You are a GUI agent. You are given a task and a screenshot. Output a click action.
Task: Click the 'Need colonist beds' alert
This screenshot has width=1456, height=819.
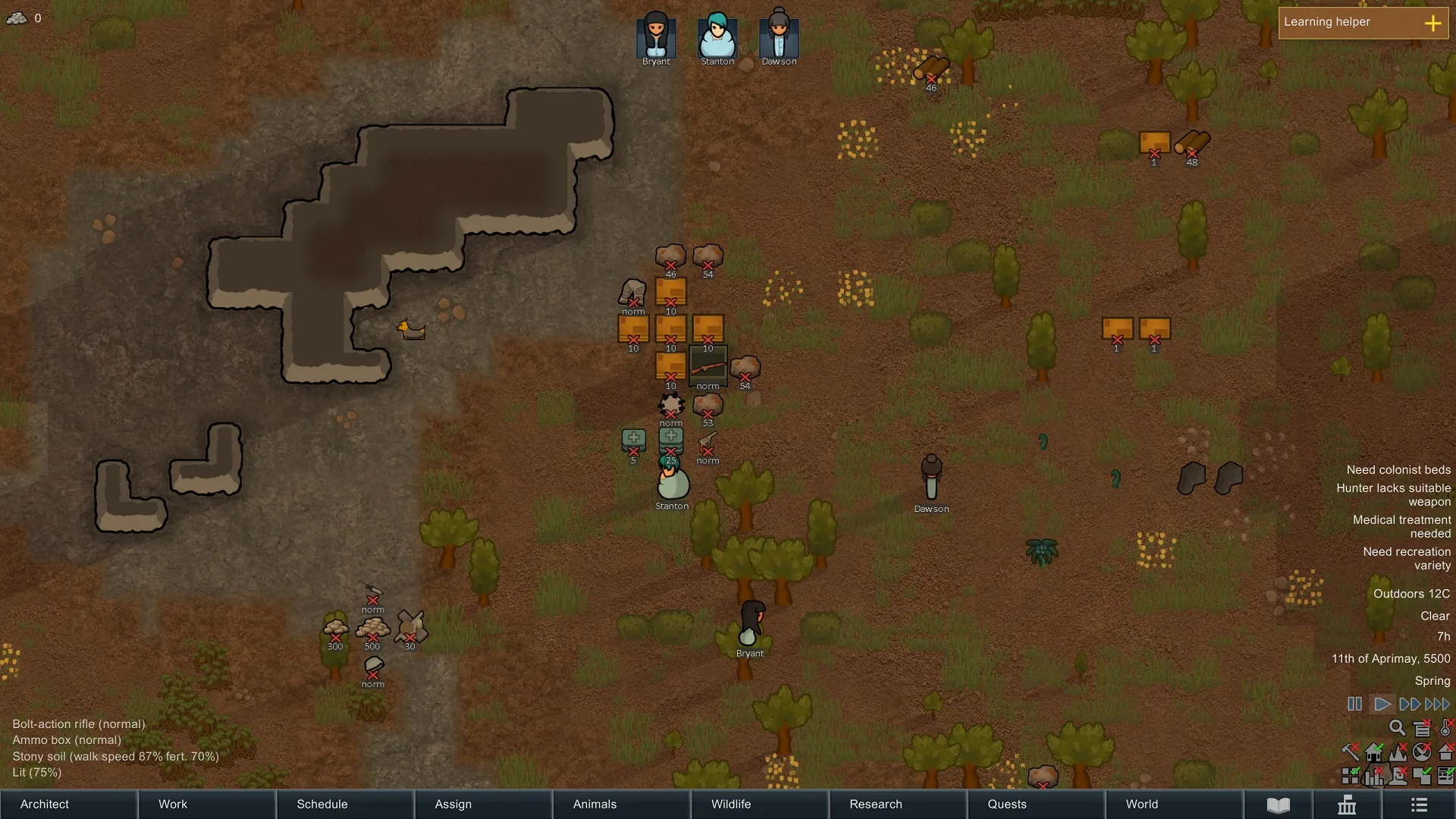pyautogui.click(x=1398, y=470)
